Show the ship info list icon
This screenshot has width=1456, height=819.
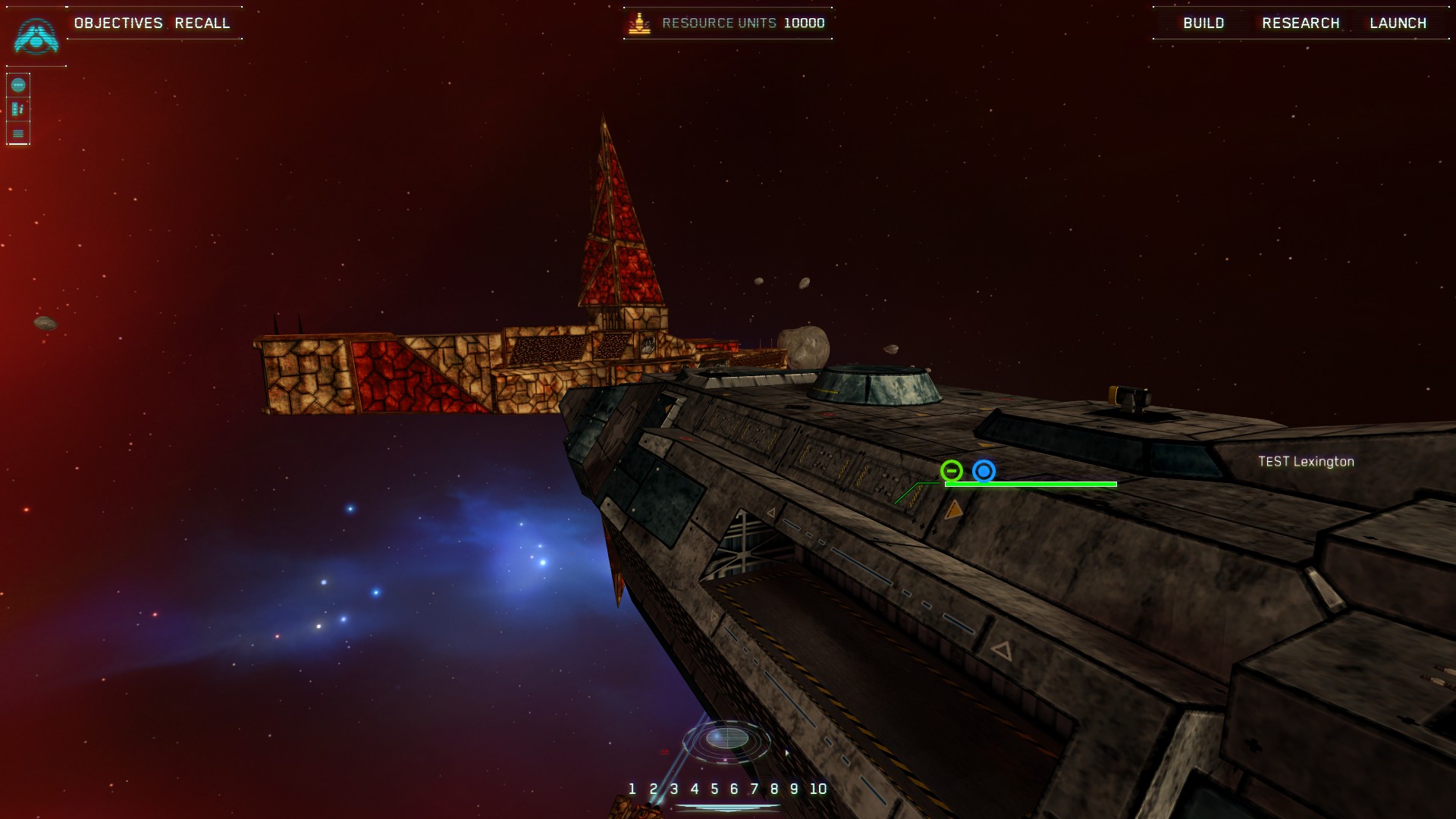[18, 109]
